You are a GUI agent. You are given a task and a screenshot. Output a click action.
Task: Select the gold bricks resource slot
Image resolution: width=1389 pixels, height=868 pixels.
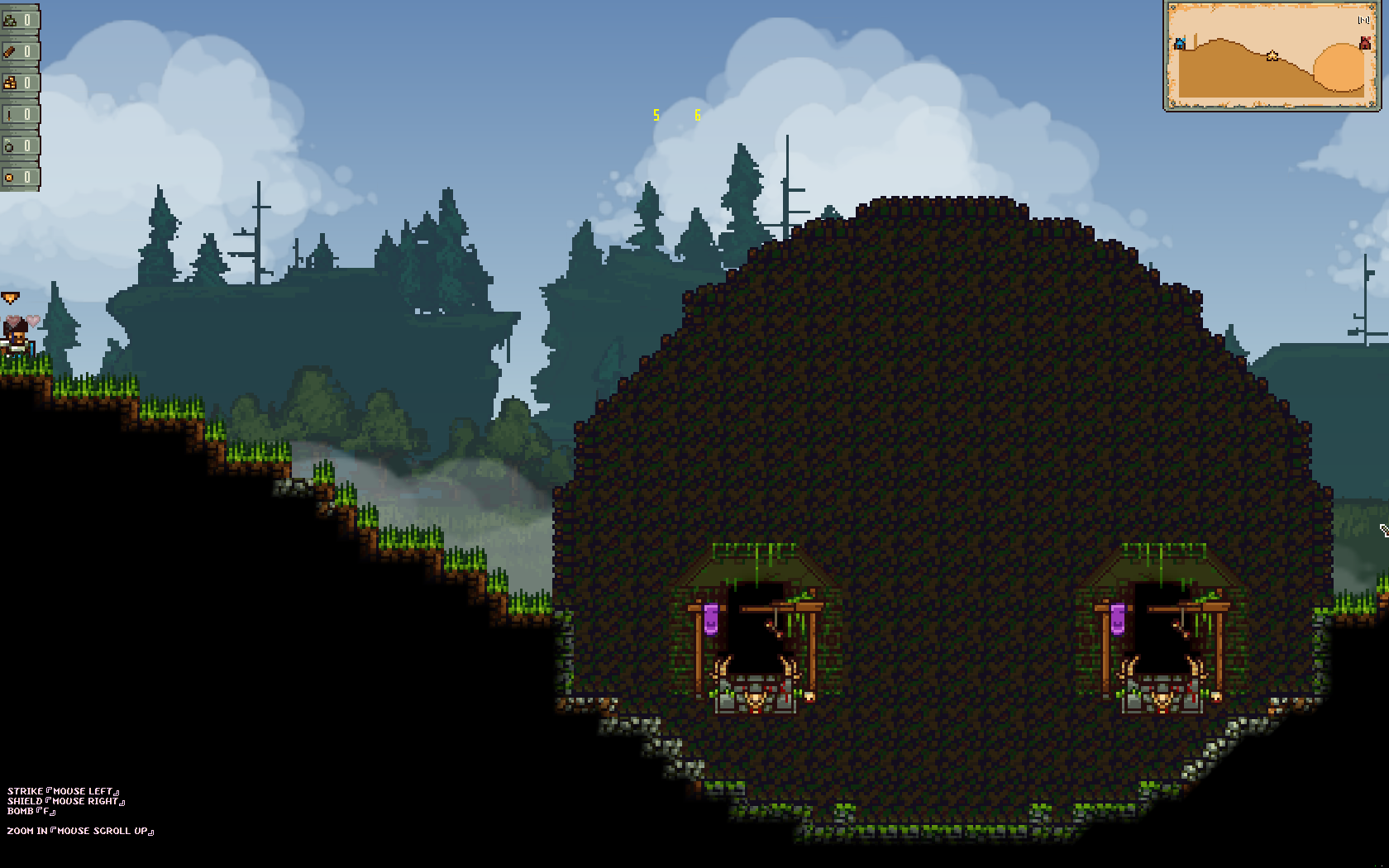19,83
